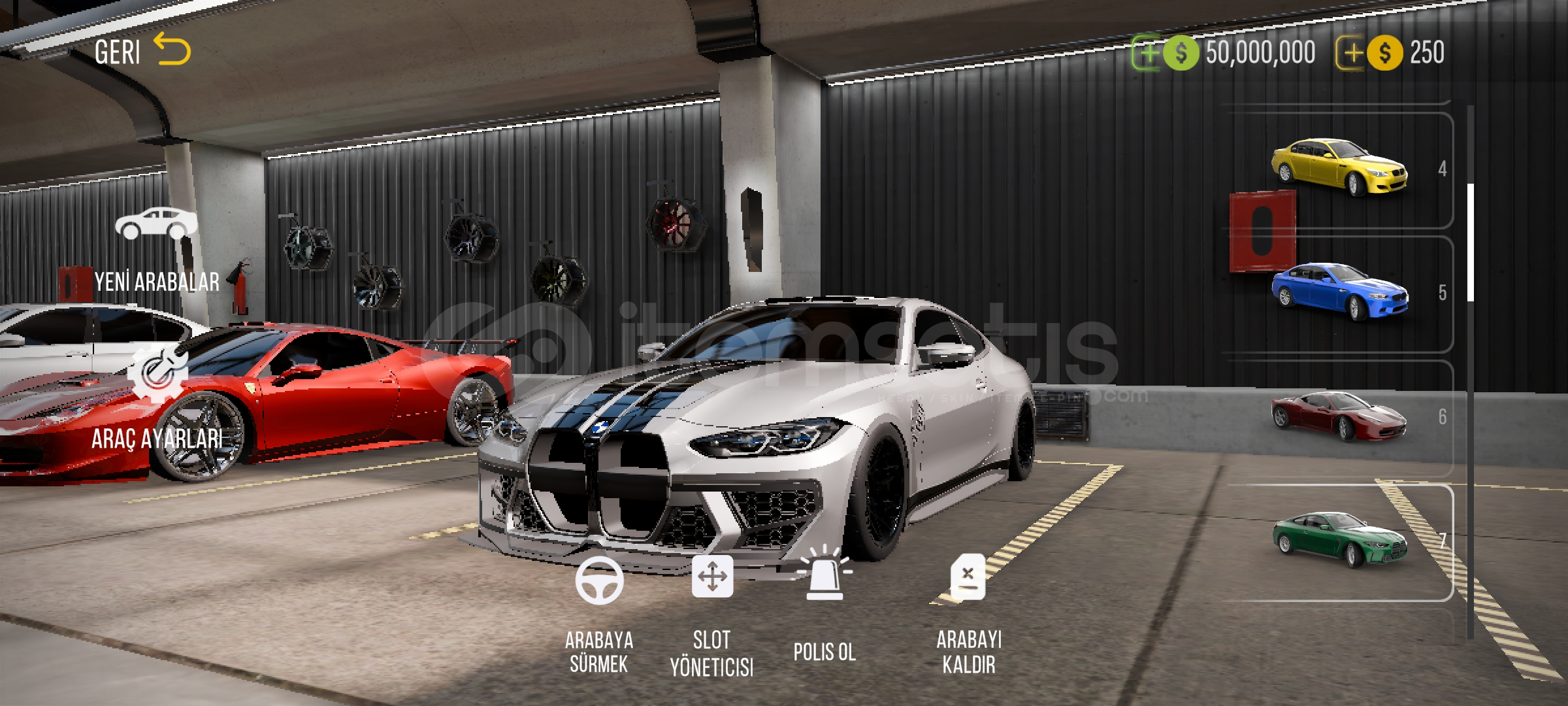Choose the green coupe in slot 7

point(1339,541)
